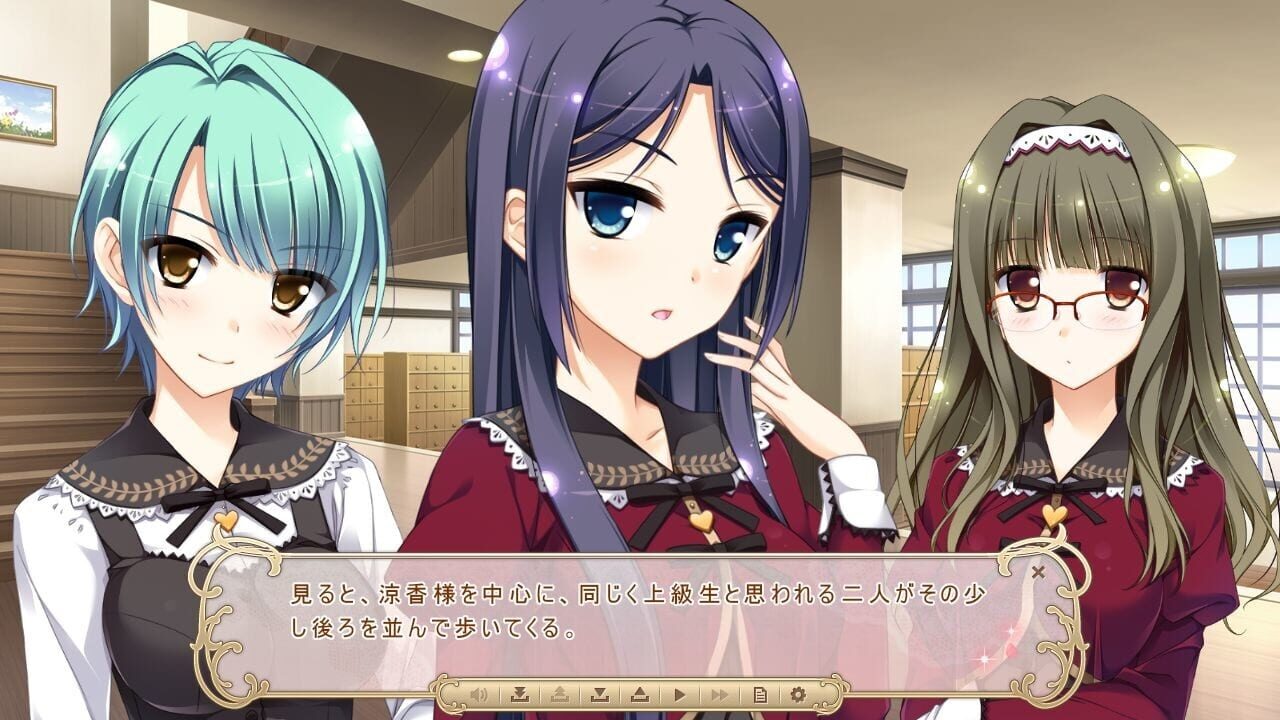The width and height of the screenshot is (1280, 720).
Task: Open the save game screen
Action: point(602,691)
